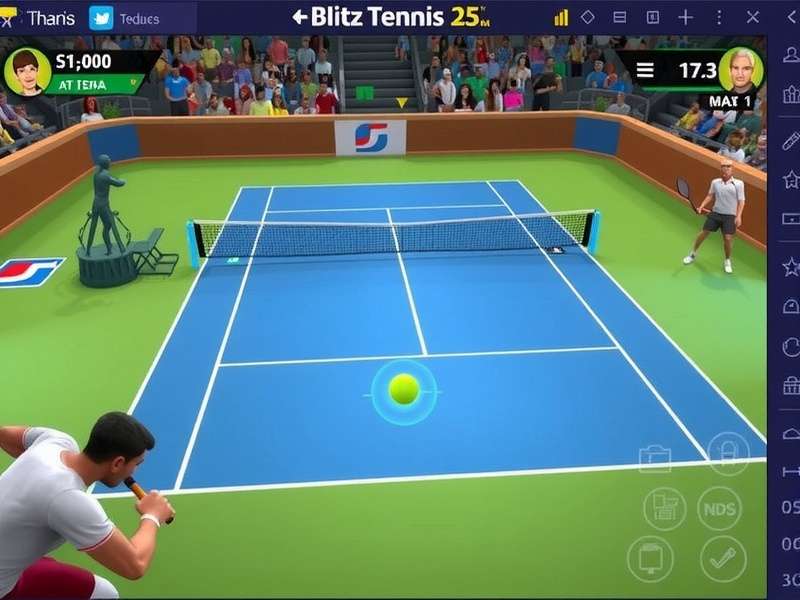The height and width of the screenshot is (600, 800).
Task: Click the diamond icon in the title bar
Action: coord(588,17)
